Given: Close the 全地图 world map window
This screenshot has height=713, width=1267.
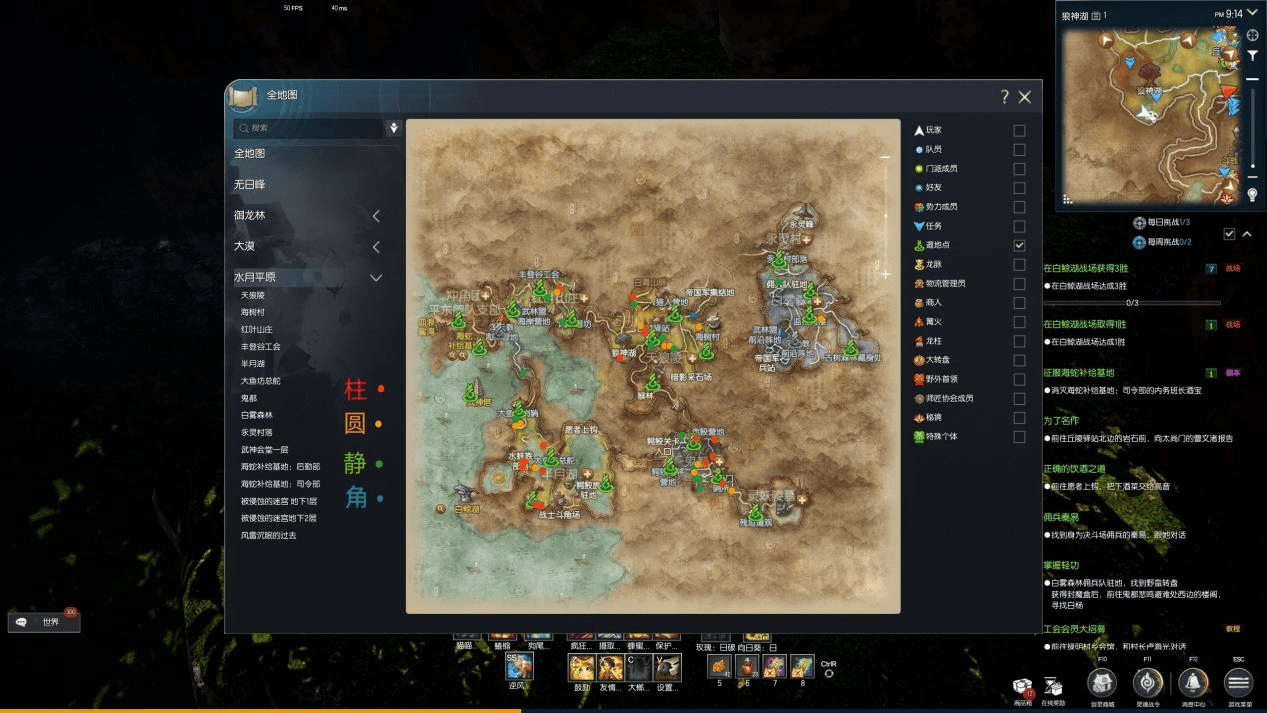Looking at the screenshot, I should click(1024, 97).
